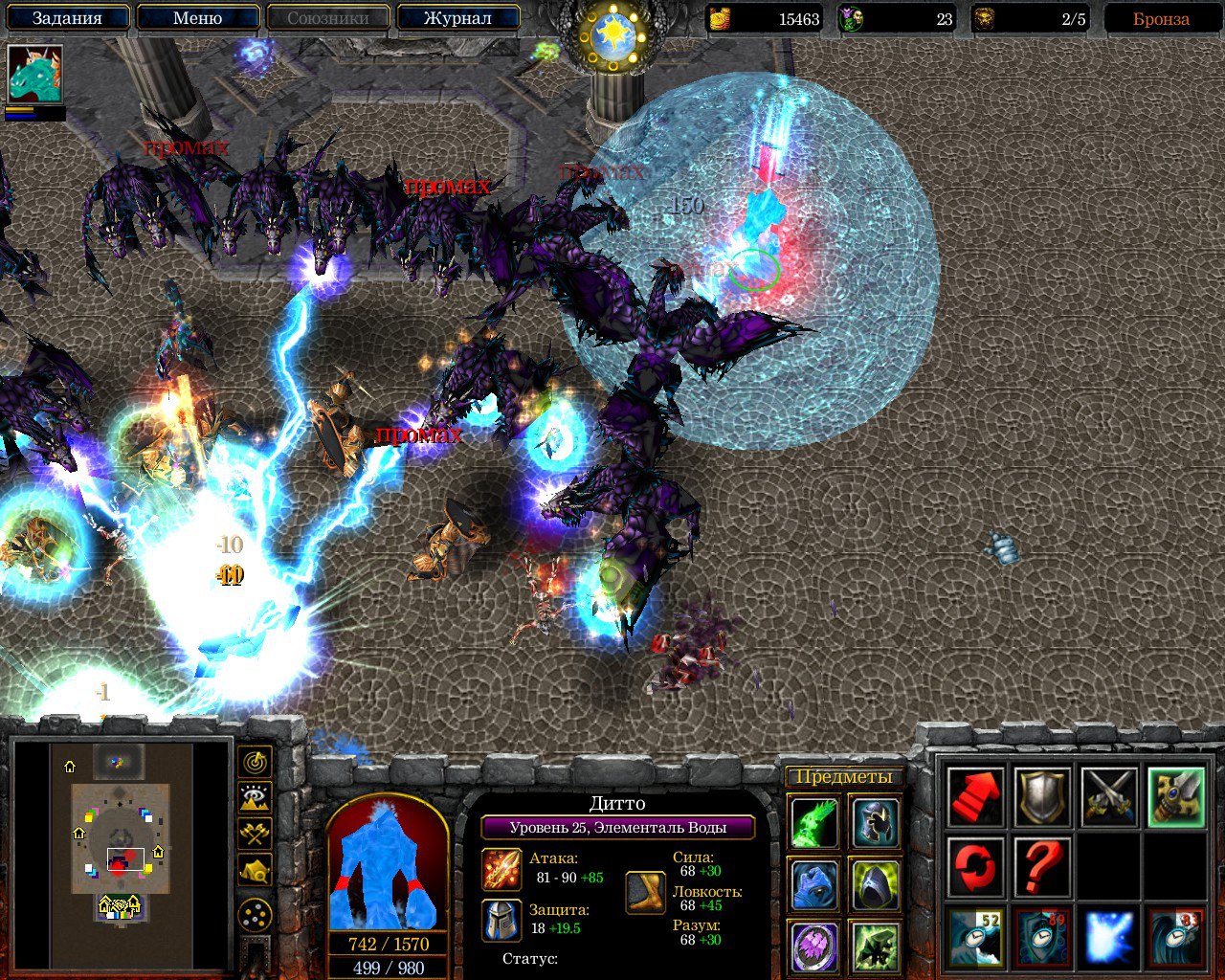
Task: Select the purple winged shield item
Action: pyautogui.click(x=815, y=946)
